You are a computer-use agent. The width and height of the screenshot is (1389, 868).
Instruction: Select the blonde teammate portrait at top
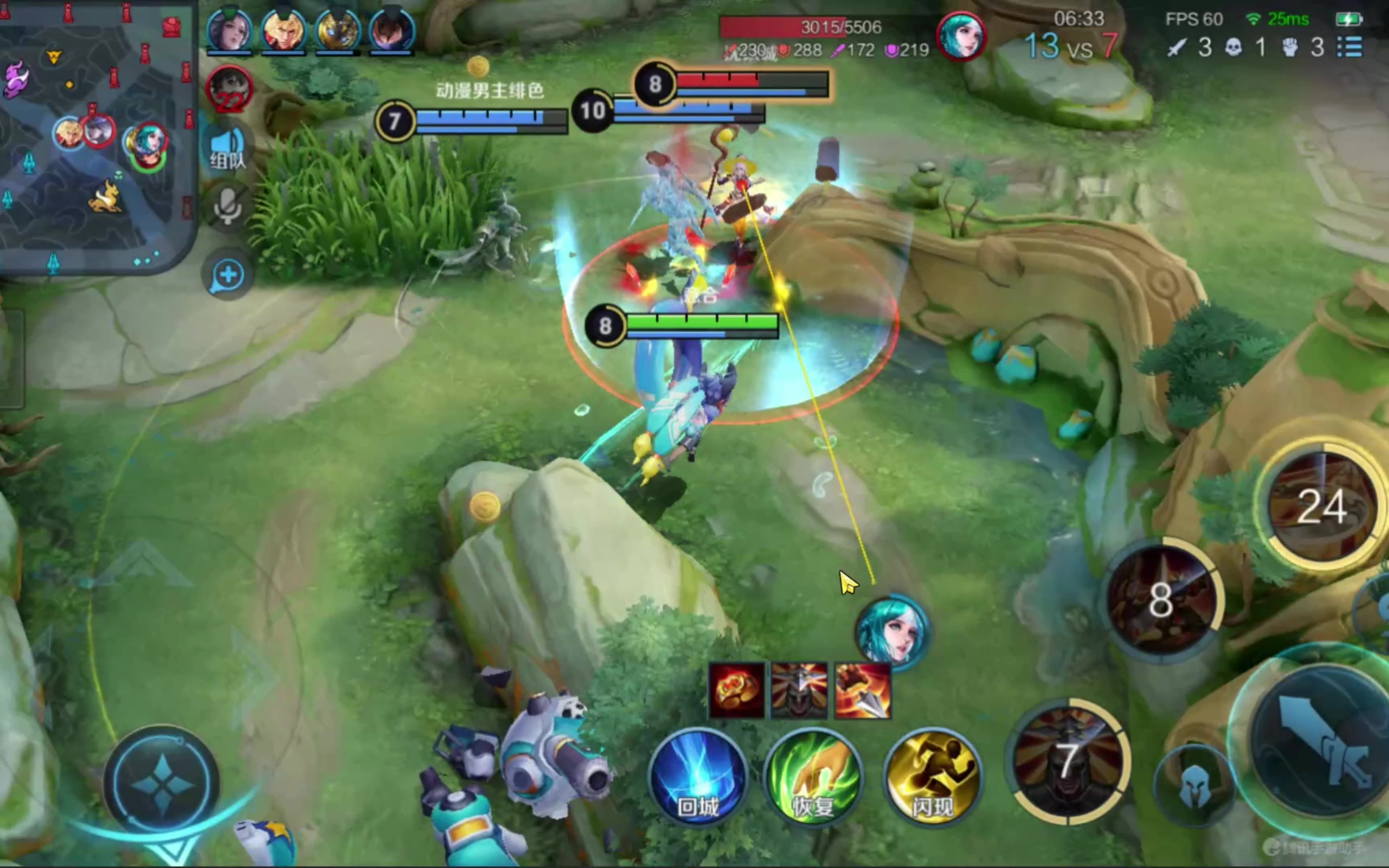(283, 30)
